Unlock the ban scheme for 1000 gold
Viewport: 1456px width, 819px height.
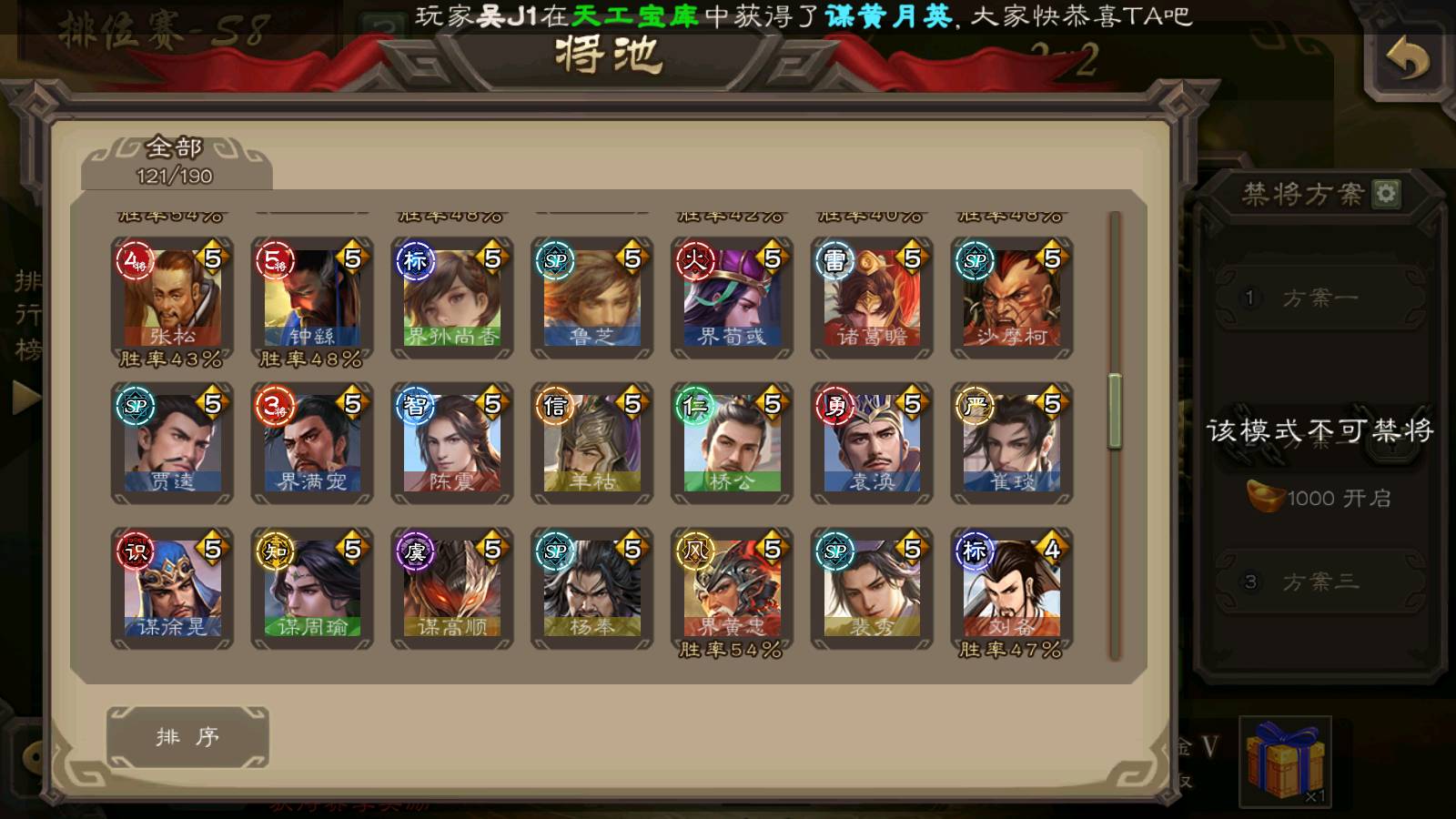1319,498
